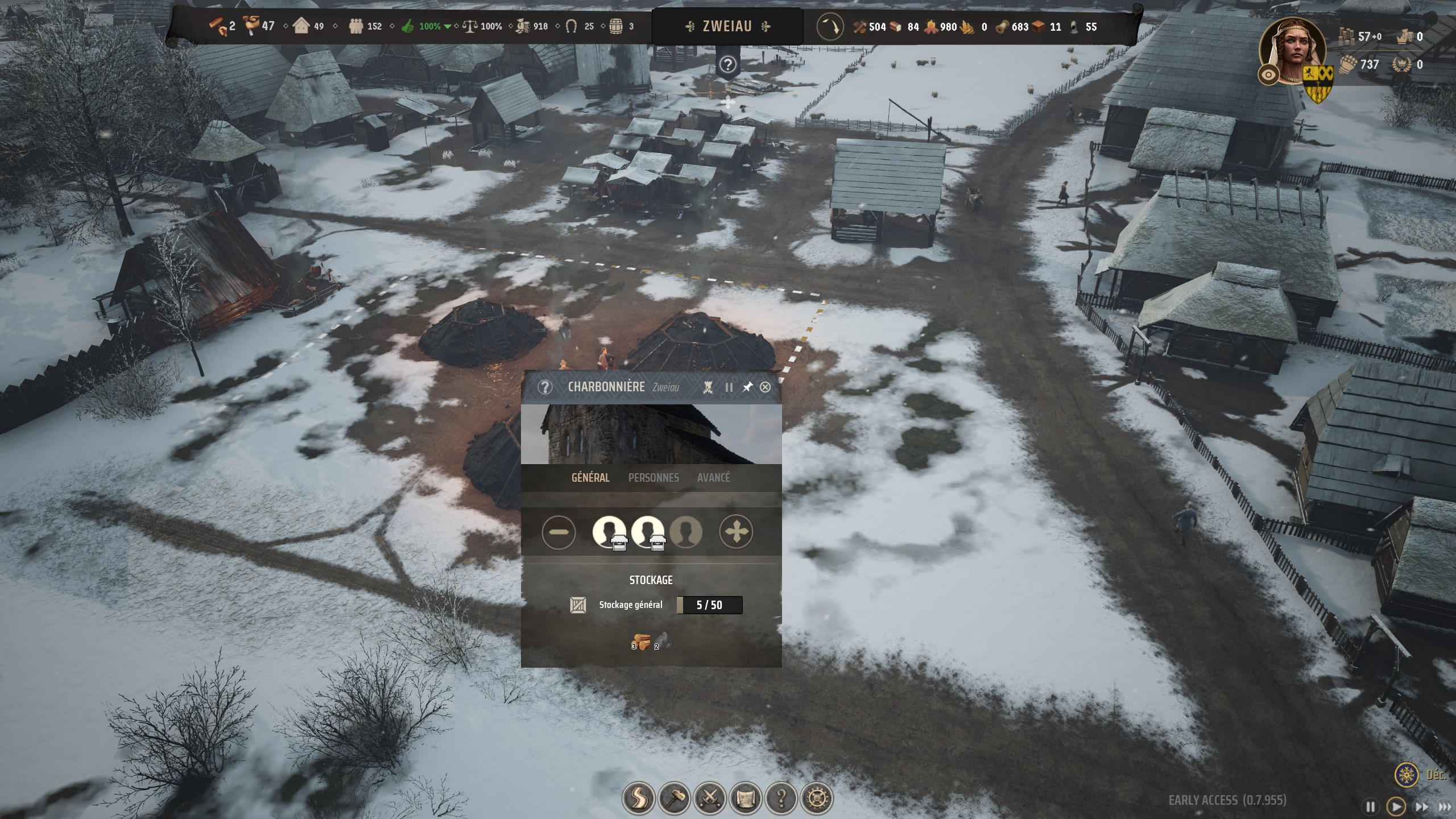Screen dimensions: 1456x819
Task: Open the hammer construction menu
Action: tap(675, 799)
